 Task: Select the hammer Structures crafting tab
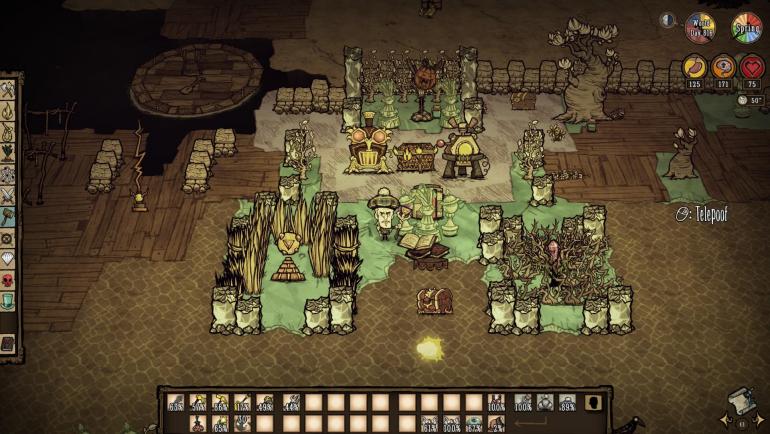coord(9,213)
